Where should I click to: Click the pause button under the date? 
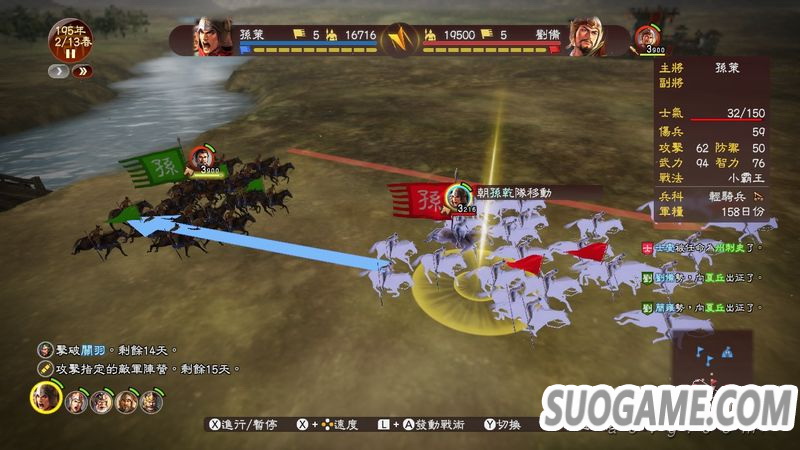tap(70, 53)
